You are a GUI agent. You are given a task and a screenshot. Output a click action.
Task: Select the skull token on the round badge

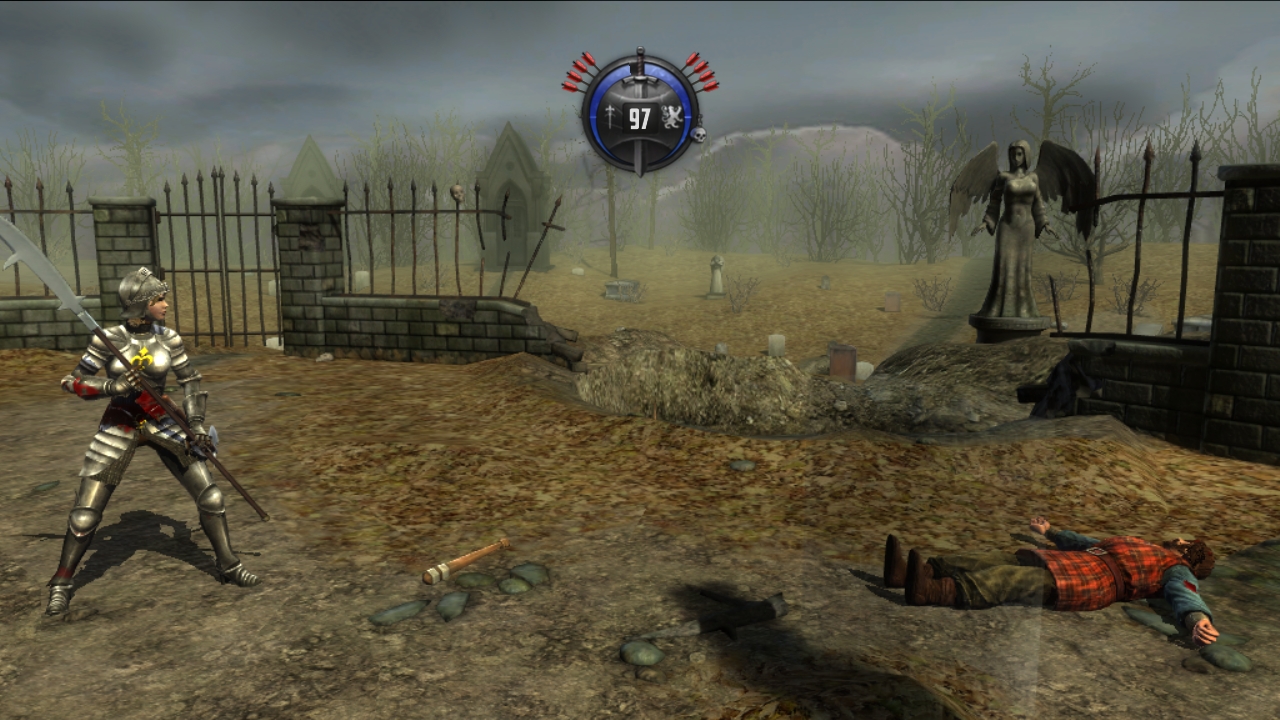pyautogui.click(x=698, y=134)
